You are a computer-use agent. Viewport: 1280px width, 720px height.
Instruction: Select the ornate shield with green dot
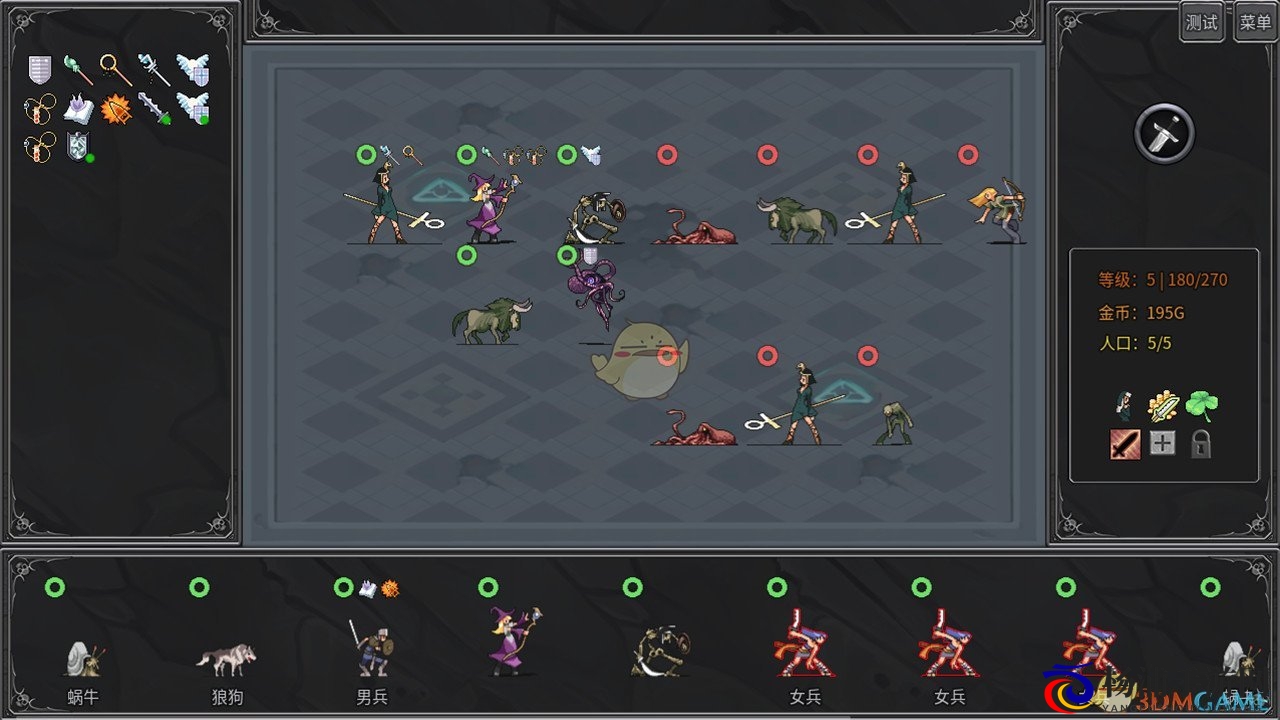coord(78,147)
